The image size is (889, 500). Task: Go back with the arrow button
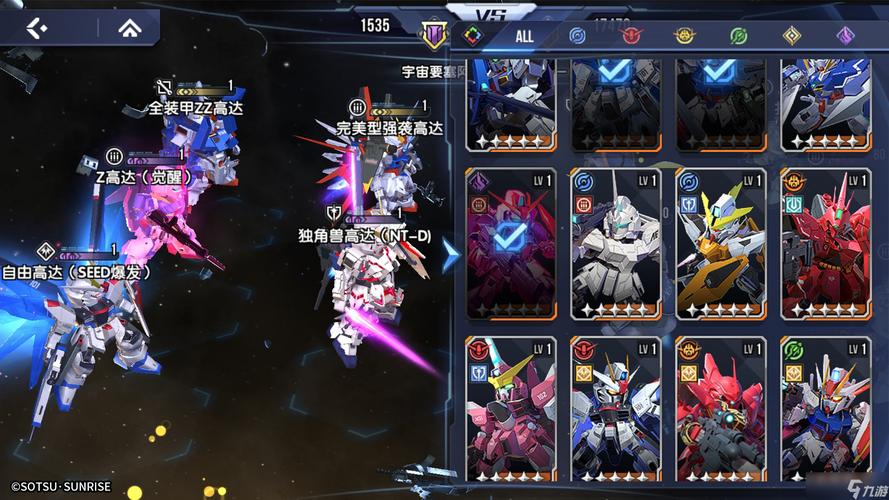37,27
